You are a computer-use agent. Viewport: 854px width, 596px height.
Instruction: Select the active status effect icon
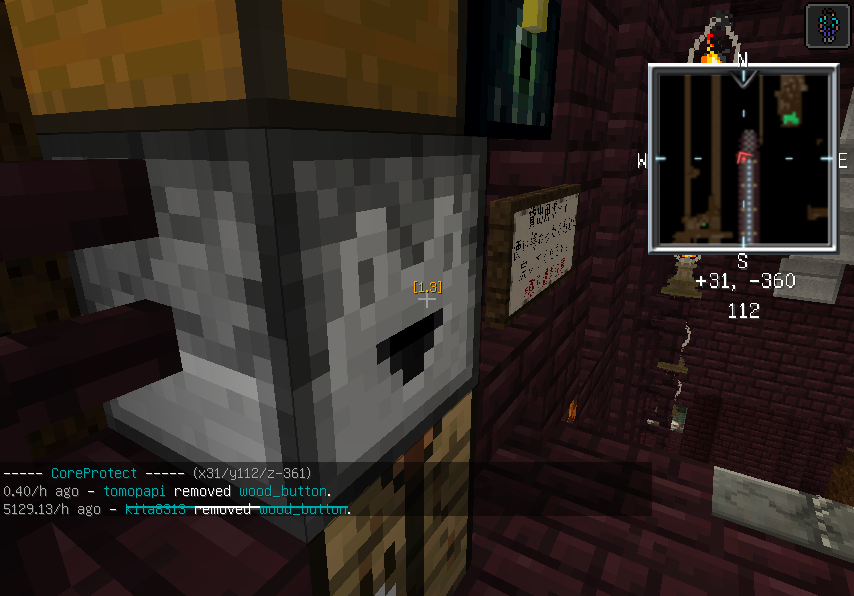coord(828,25)
